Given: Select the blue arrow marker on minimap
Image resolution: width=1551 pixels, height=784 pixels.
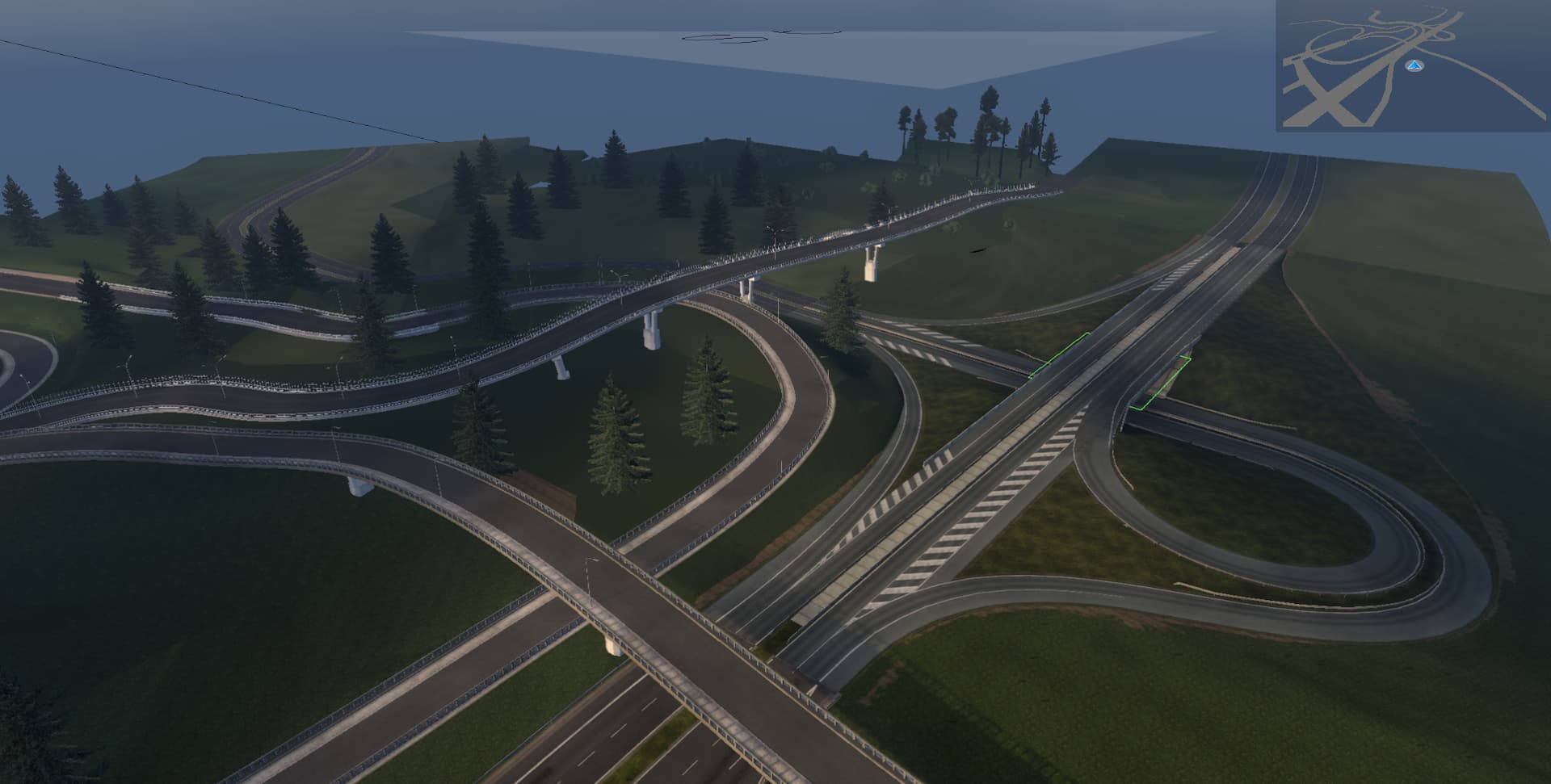Looking at the screenshot, I should point(1413,65).
